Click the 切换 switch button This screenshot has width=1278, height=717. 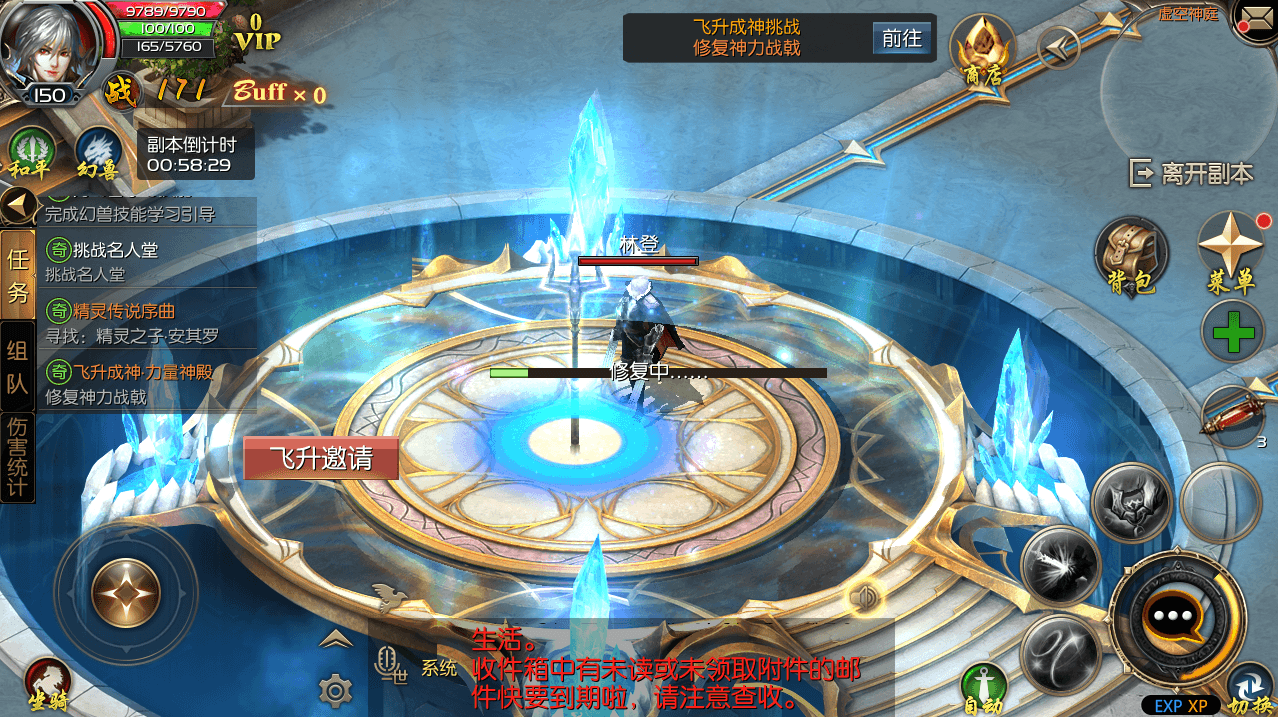(x=1249, y=689)
